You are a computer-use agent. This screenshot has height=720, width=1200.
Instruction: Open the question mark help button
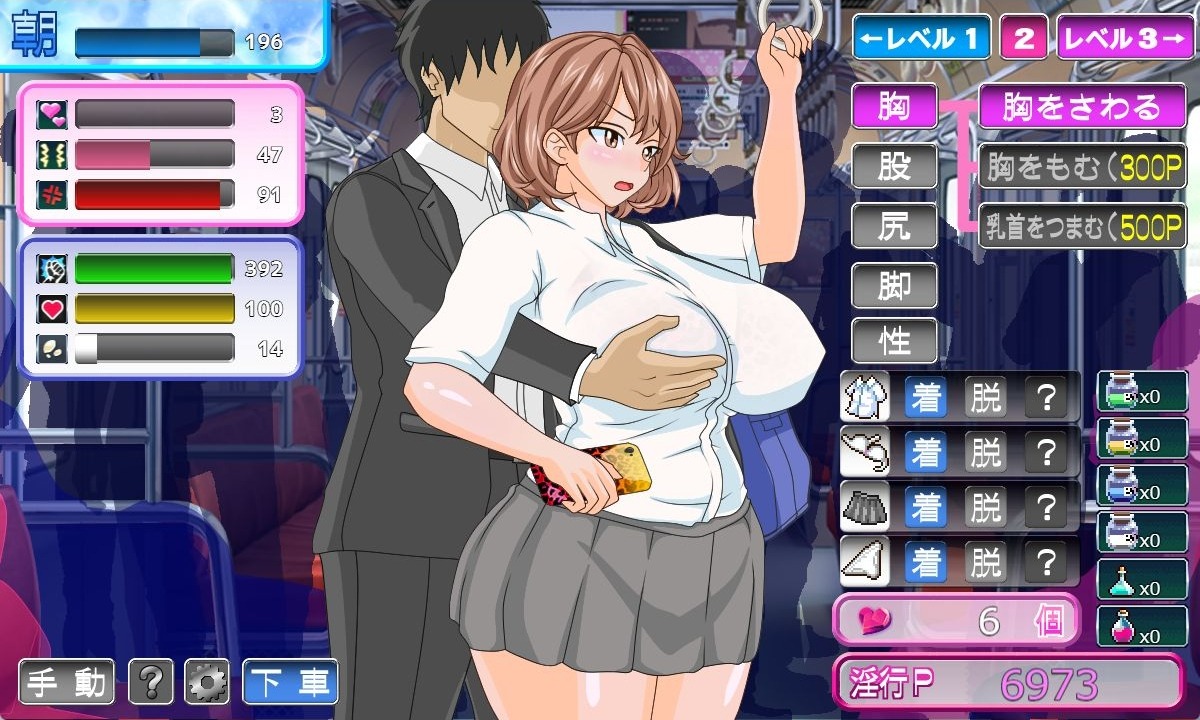[151, 682]
